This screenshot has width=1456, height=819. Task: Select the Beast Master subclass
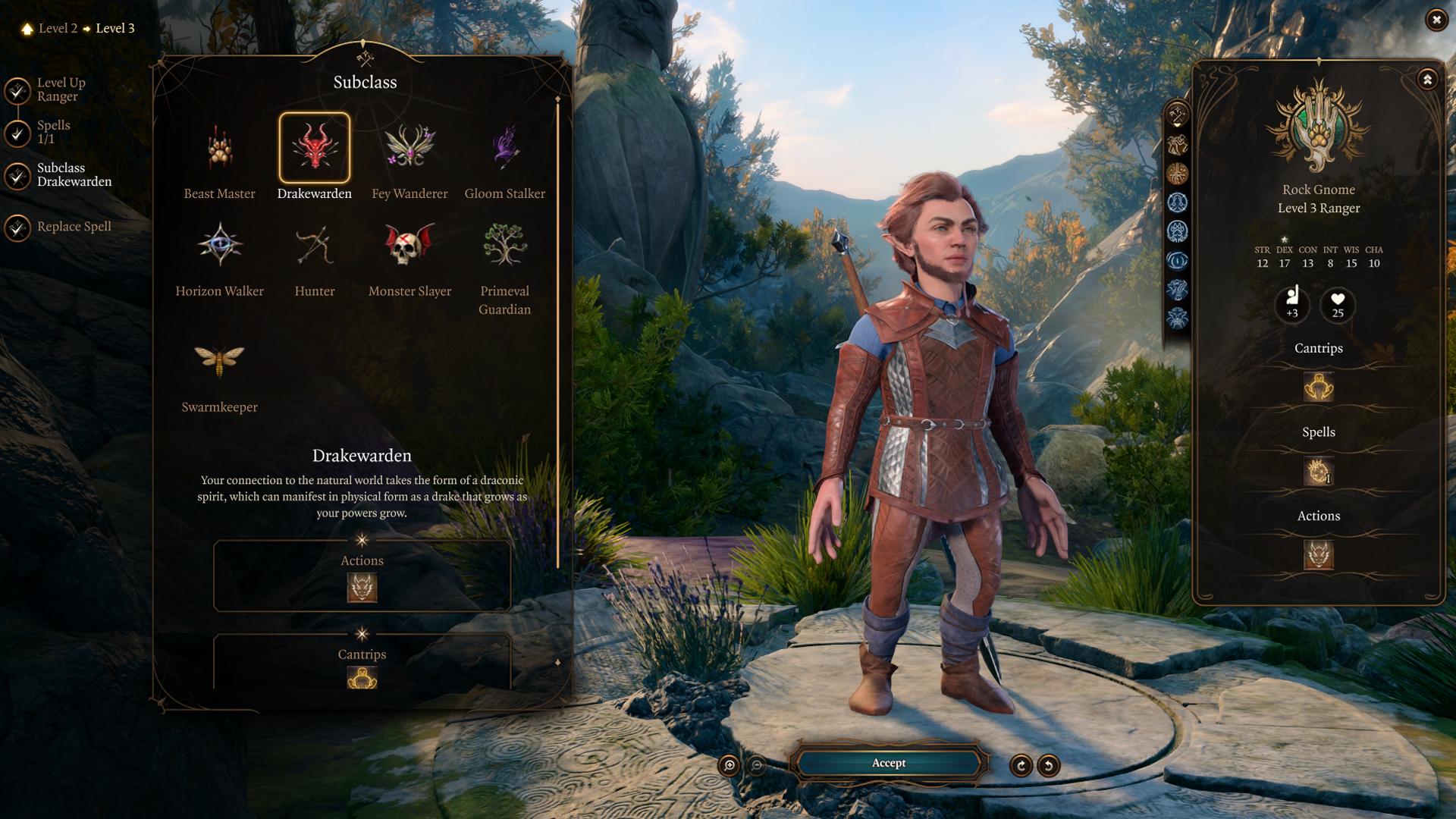pos(220,149)
